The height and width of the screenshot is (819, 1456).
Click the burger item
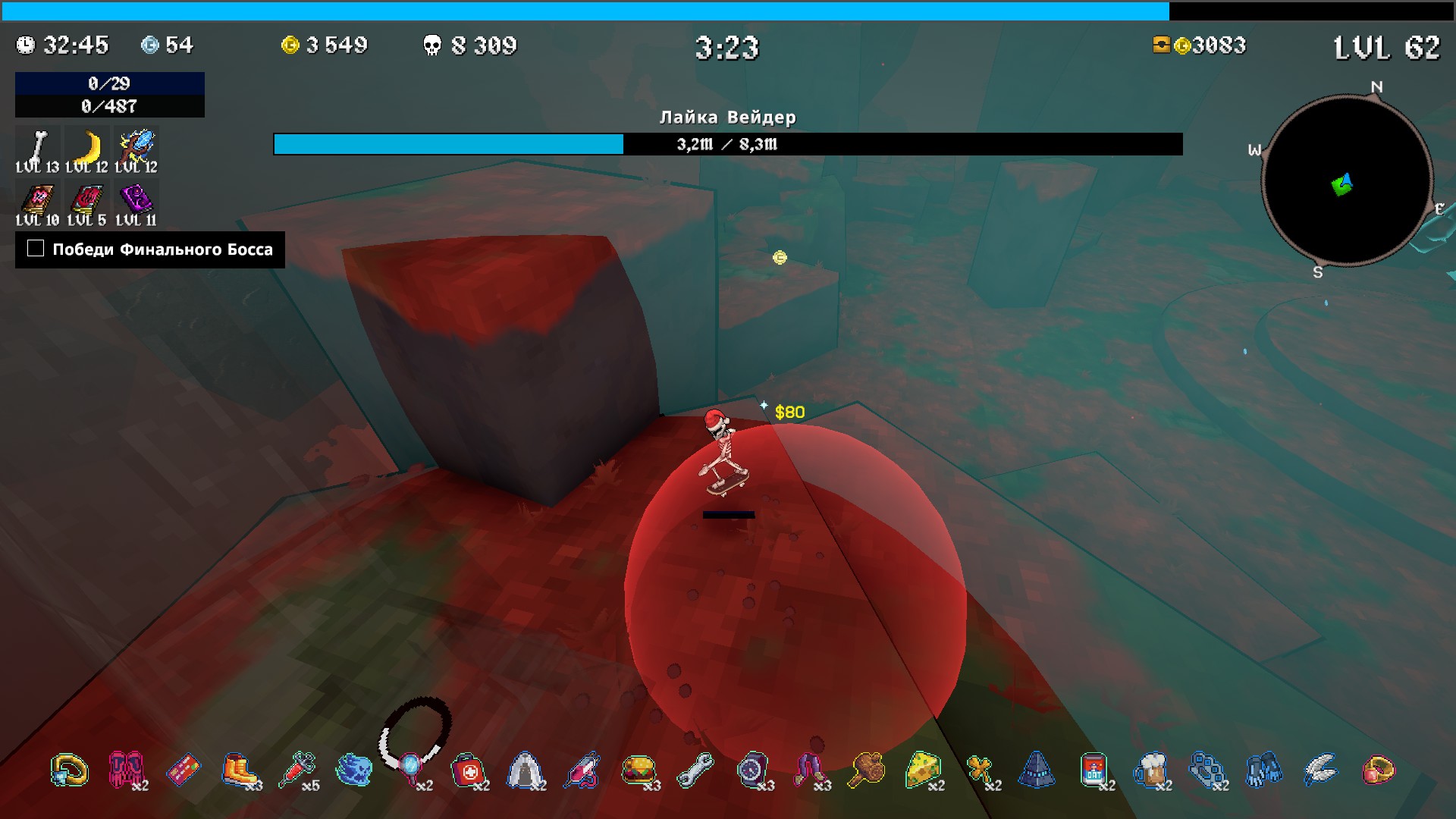point(638,770)
